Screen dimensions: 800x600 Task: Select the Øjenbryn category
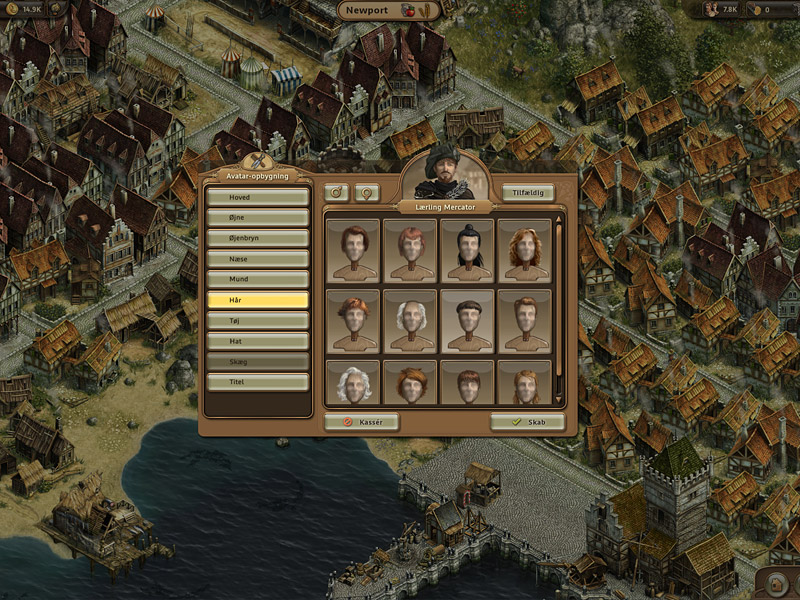click(257, 238)
